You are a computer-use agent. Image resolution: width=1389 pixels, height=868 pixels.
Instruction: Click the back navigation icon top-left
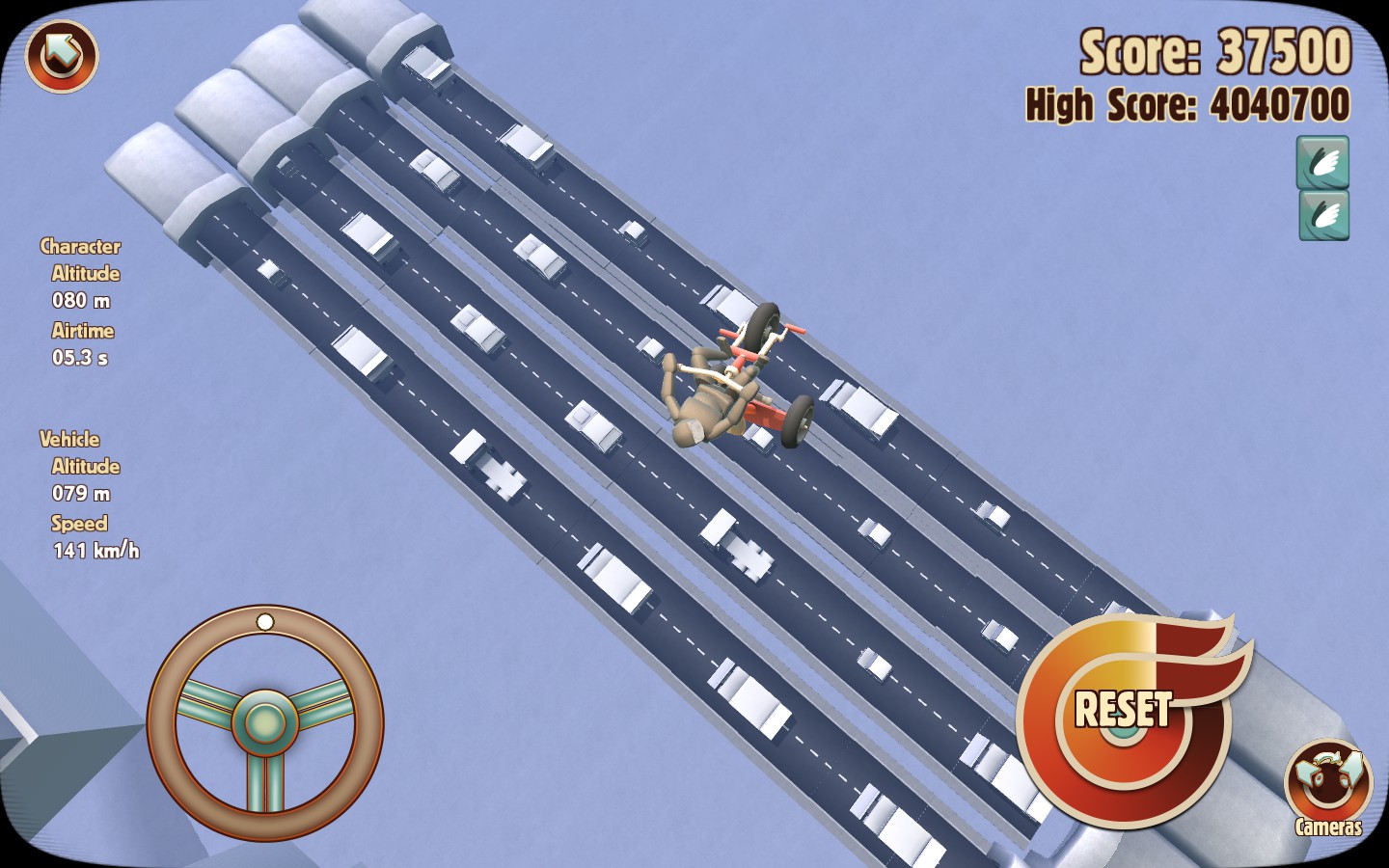61,58
